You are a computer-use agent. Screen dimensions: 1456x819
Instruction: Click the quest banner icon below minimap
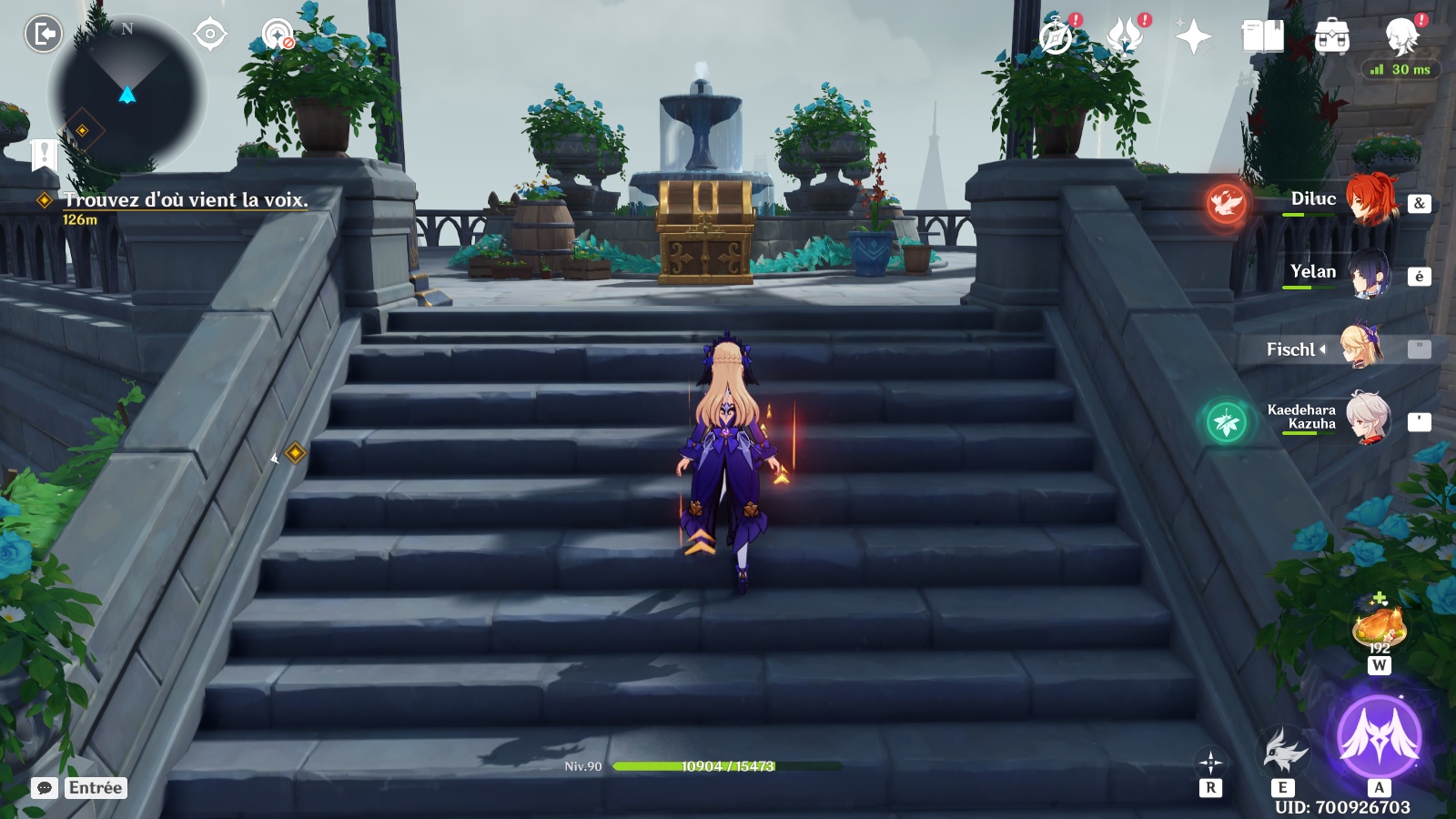point(44,155)
